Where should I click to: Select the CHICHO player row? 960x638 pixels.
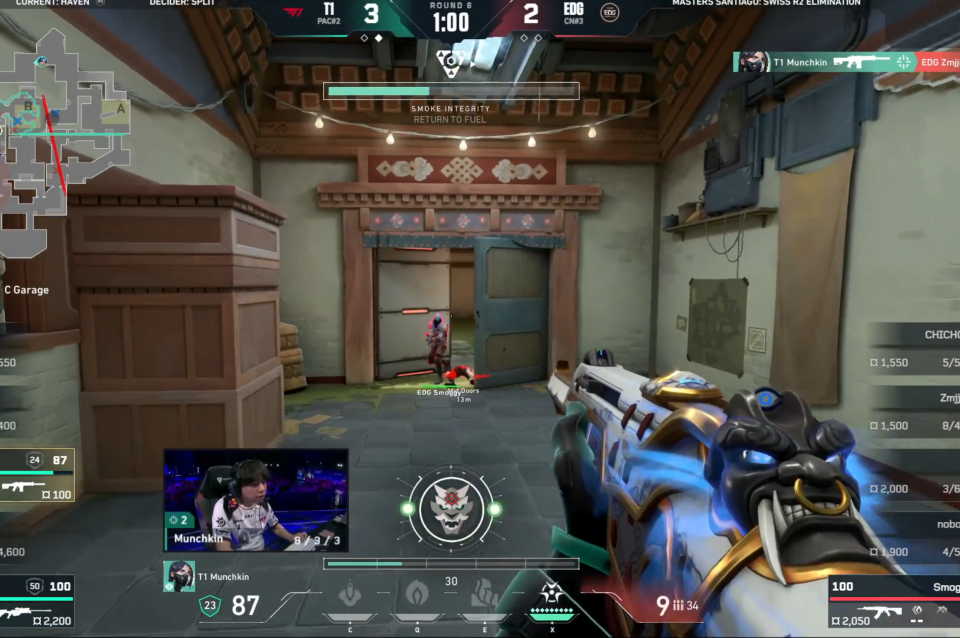pyautogui.click(x=914, y=348)
